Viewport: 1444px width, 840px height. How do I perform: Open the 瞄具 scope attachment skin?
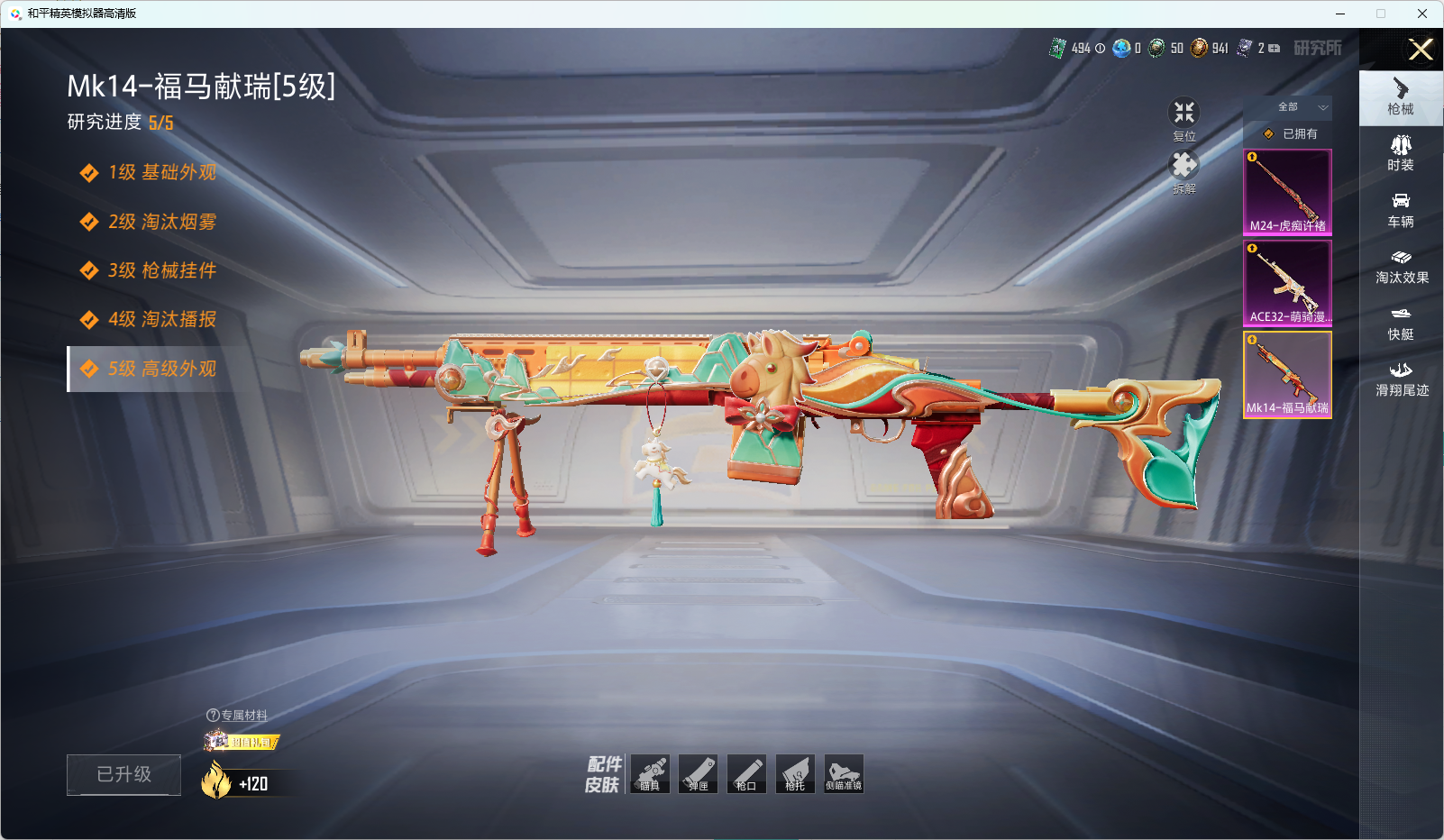click(x=650, y=774)
